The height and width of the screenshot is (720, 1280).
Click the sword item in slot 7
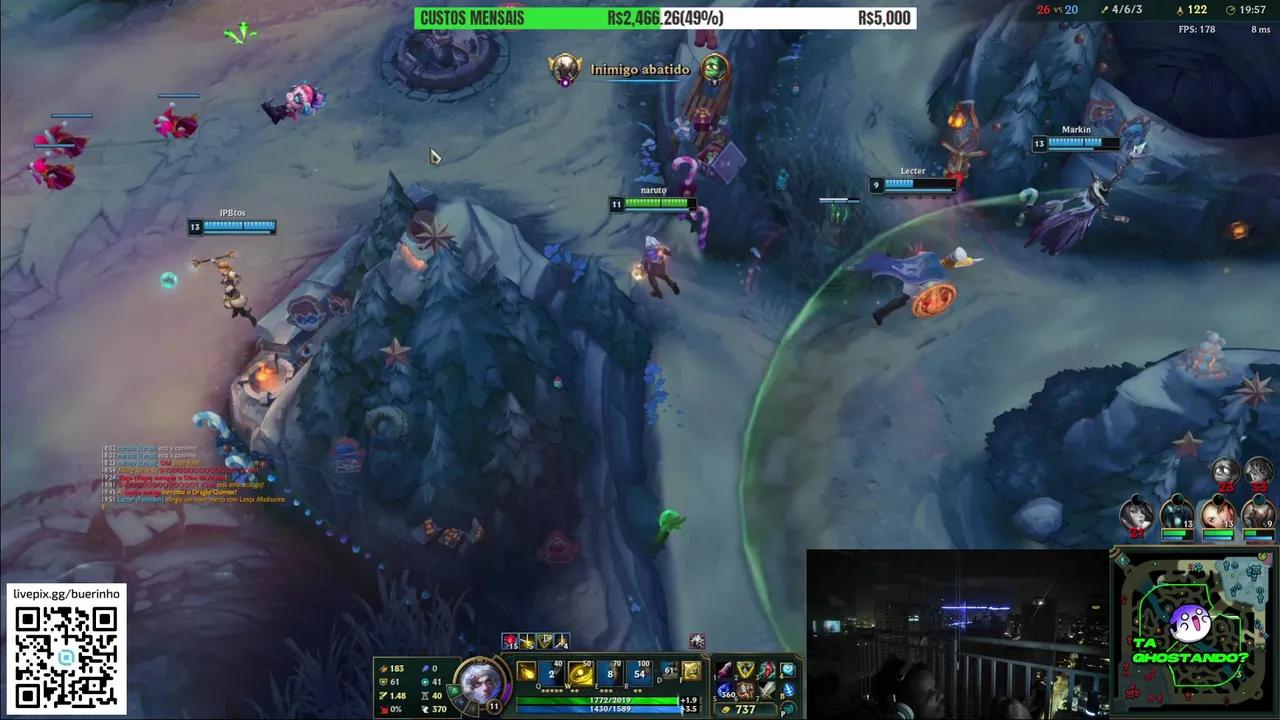coord(765,690)
